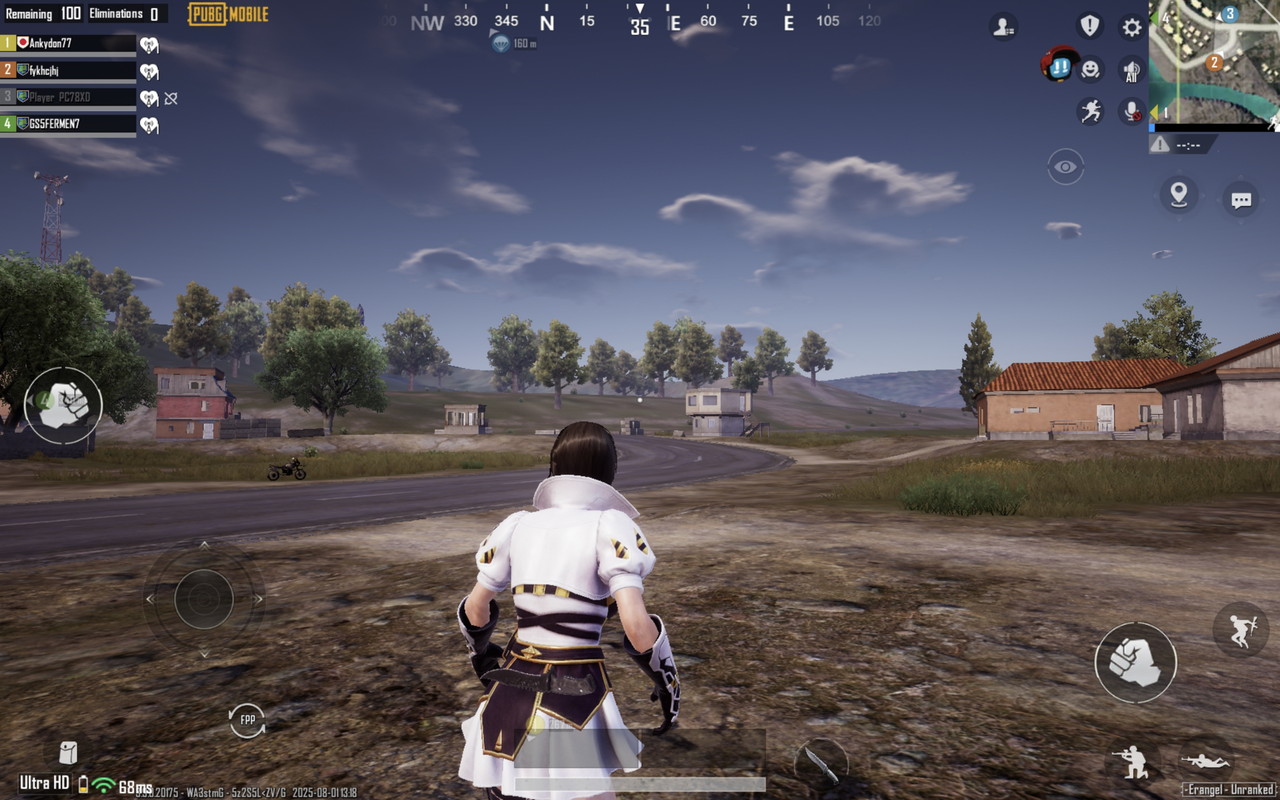This screenshot has width=1280, height=800.
Task: Place a map marker with the pin button
Action: click(x=1179, y=194)
